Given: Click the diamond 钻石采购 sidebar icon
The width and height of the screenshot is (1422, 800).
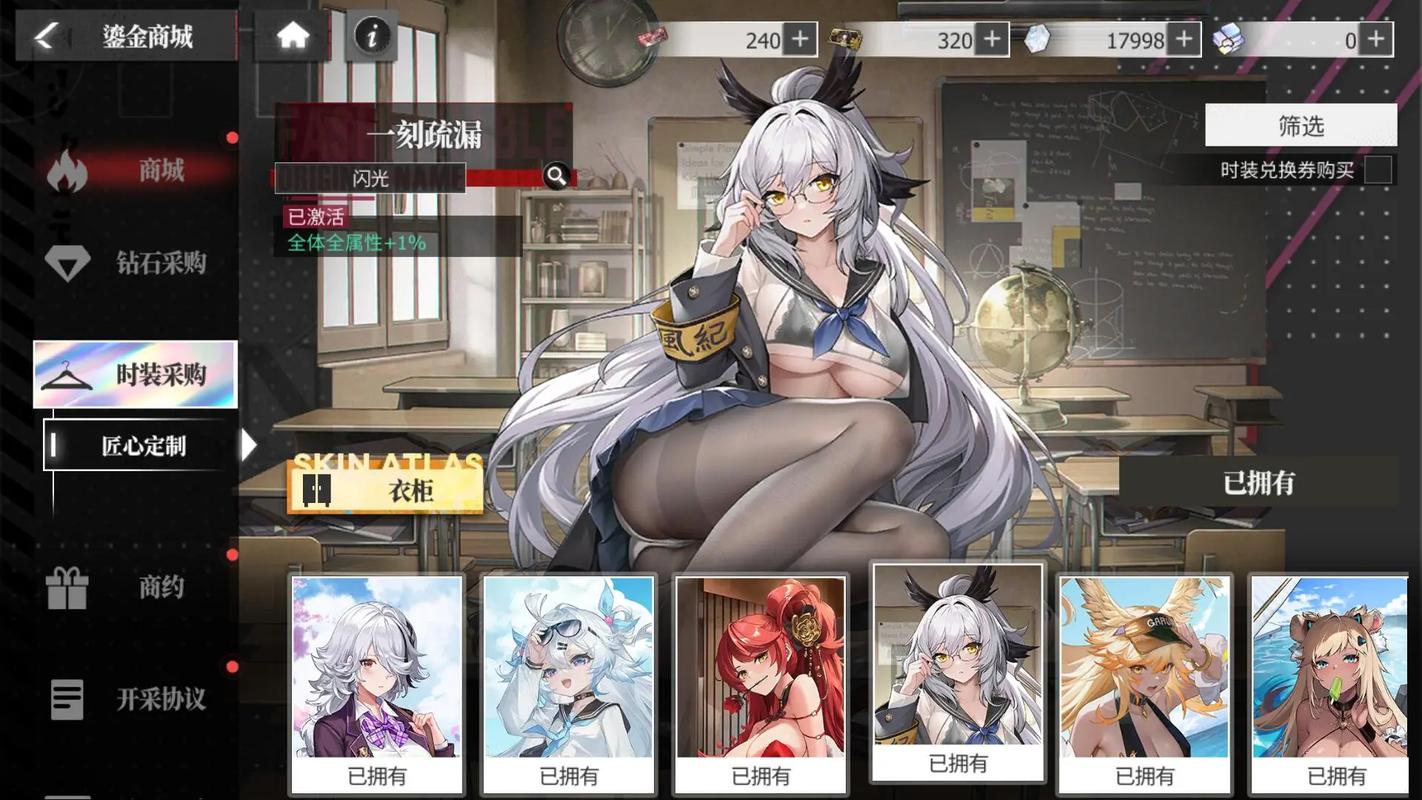Looking at the screenshot, I should click(68, 263).
